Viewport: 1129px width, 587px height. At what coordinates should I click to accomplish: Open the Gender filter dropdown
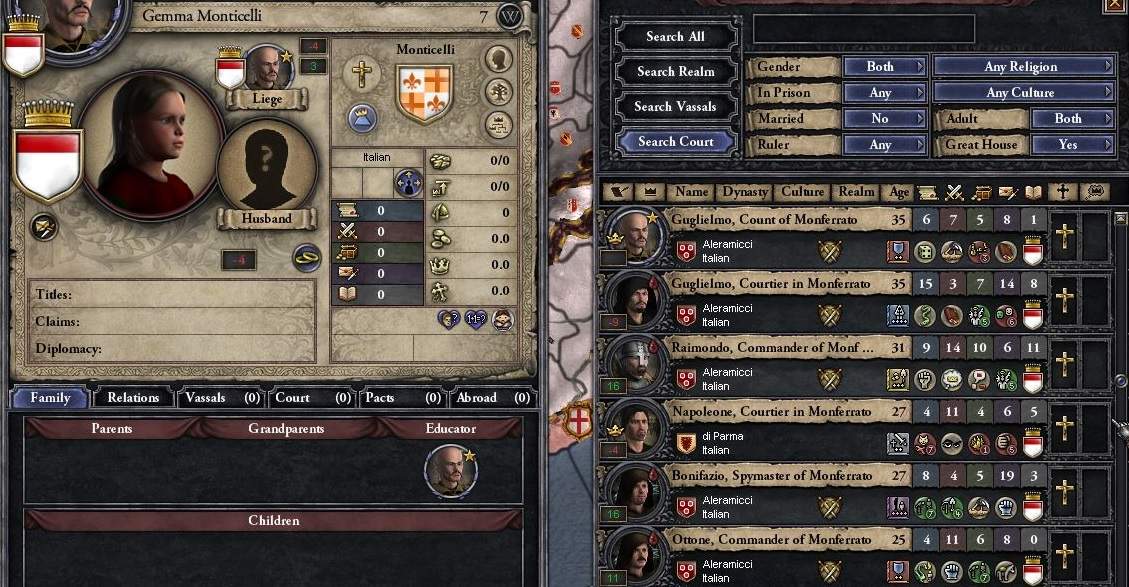click(x=884, y=67)
